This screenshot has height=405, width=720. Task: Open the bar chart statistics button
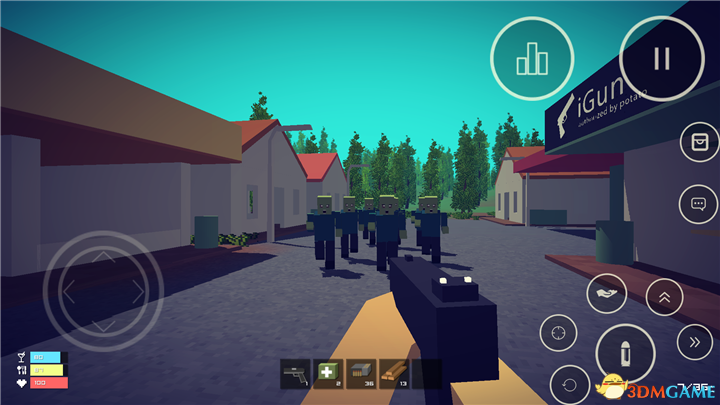tap(531, 58)
